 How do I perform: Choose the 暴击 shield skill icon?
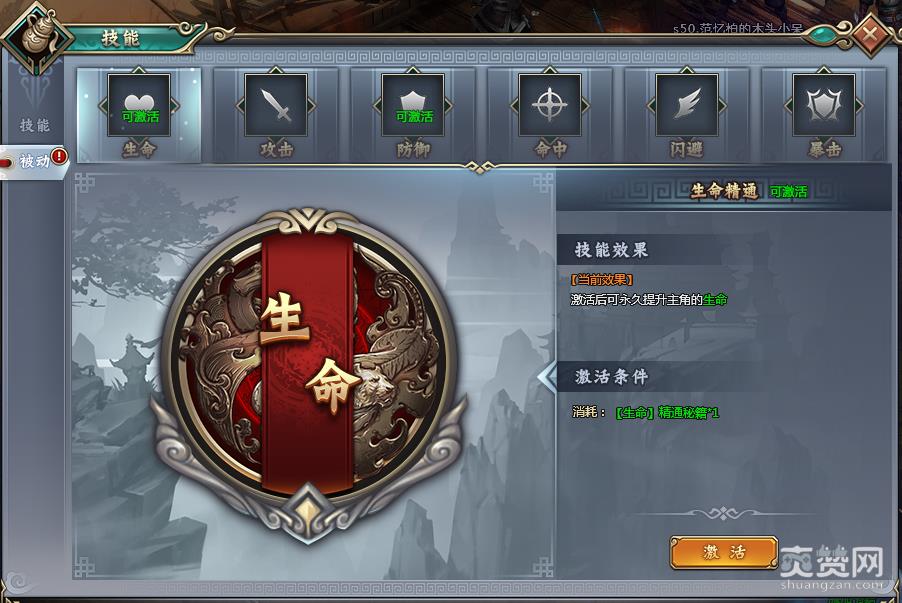(824, 106)
